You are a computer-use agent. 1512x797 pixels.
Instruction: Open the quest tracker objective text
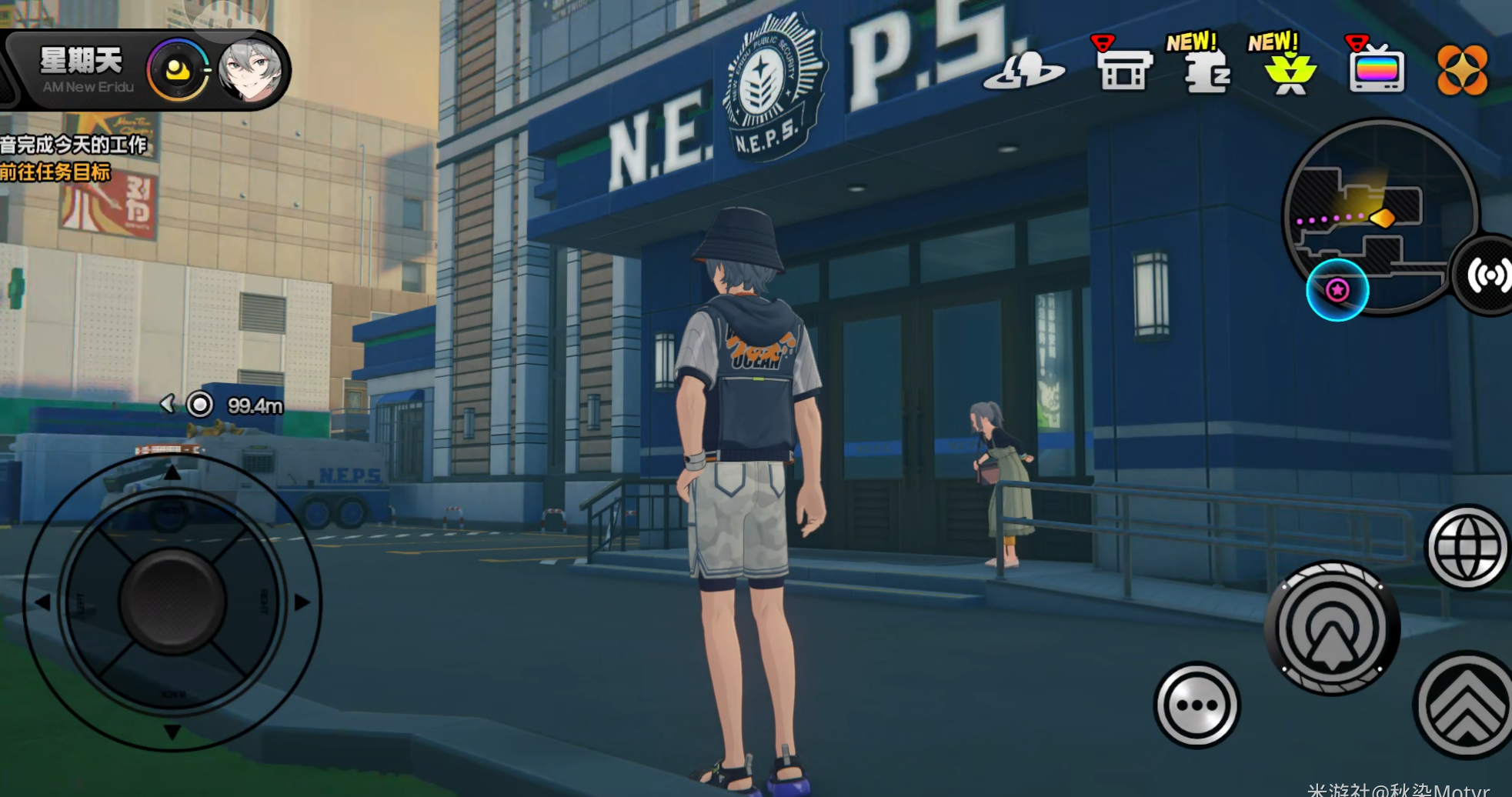click(x=73, y=158)
